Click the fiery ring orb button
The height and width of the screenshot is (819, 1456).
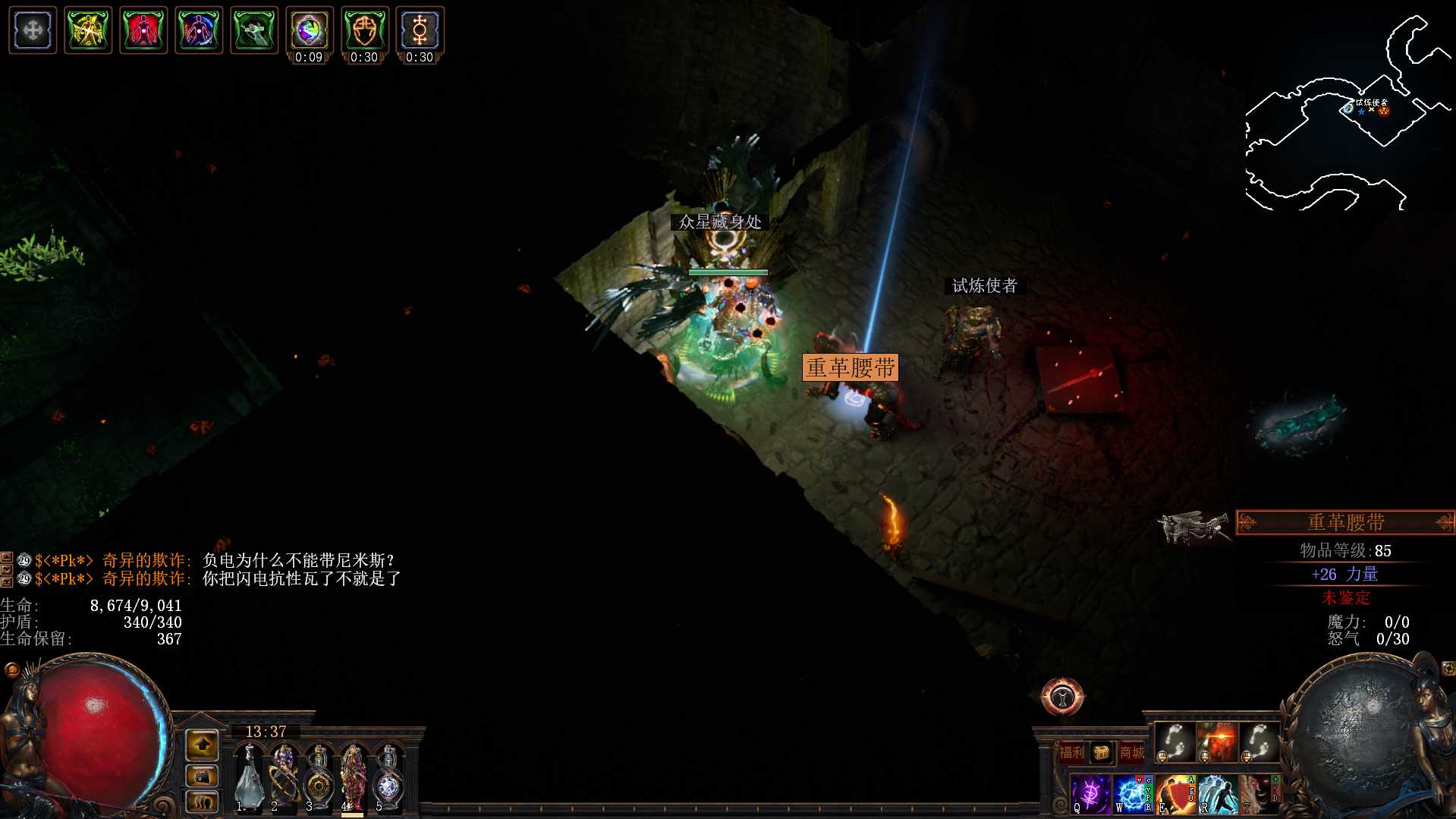1062,697
